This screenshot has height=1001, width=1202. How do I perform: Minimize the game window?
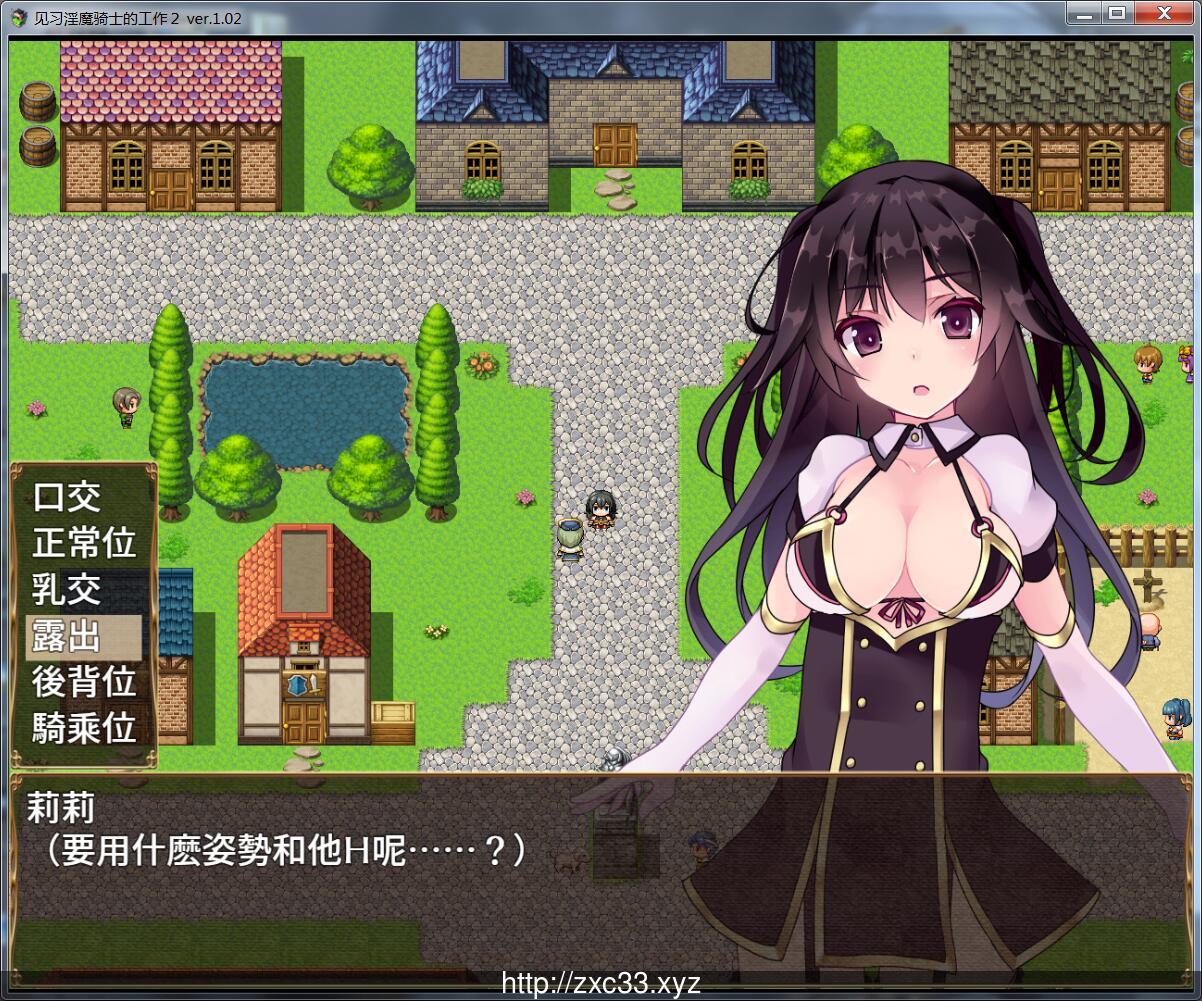click(x=1084, y=14)
